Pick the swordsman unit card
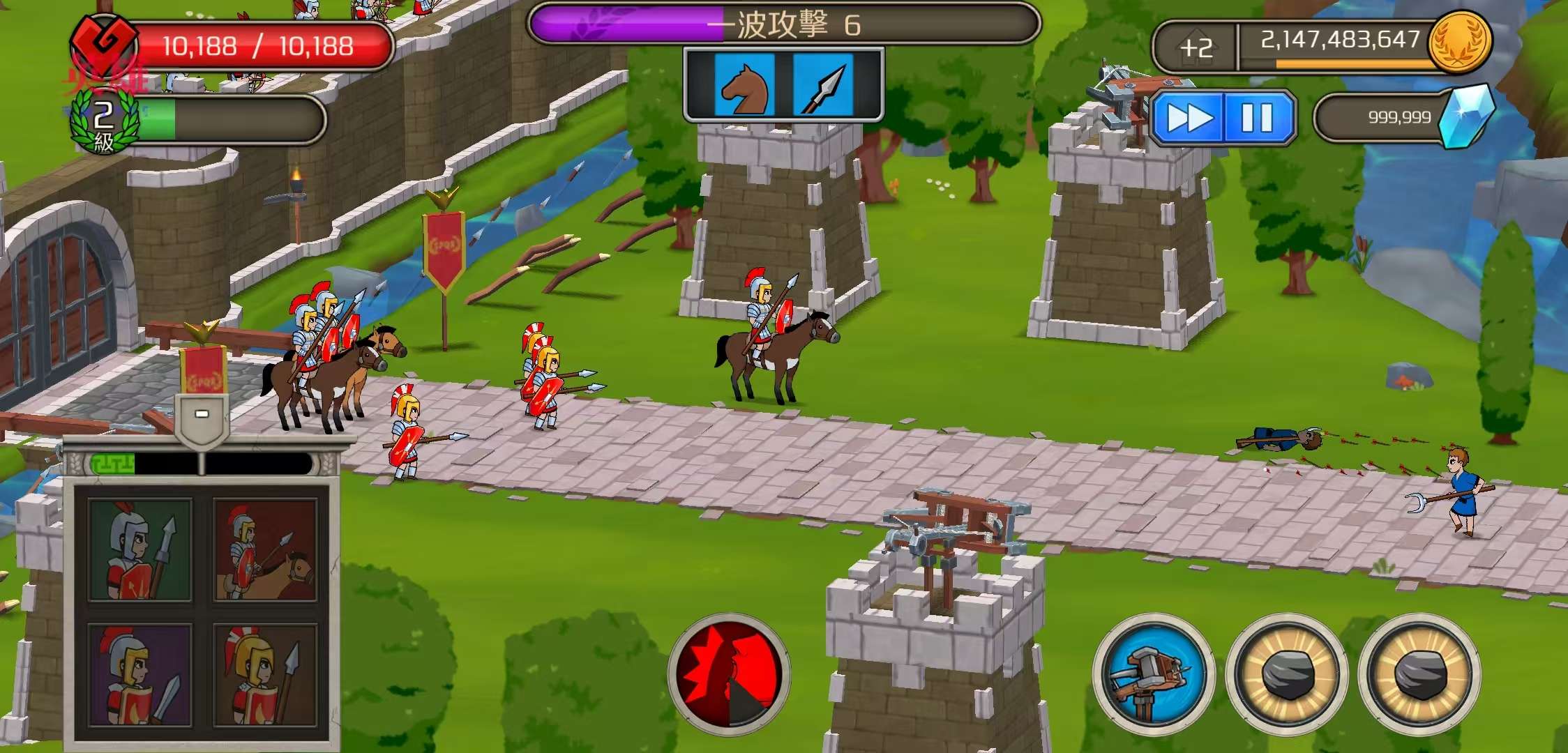Viewport: 1568px width, 753px height. (140, 675)
